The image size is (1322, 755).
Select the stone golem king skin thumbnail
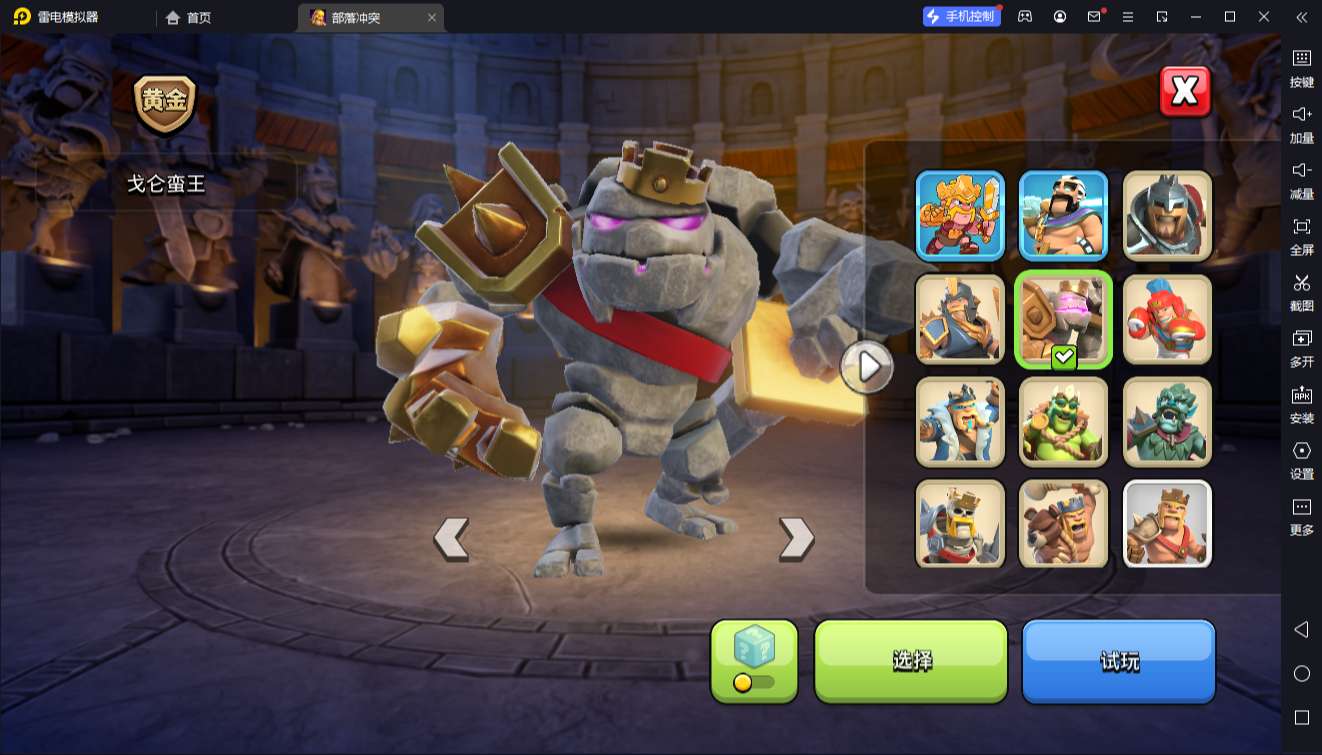click(x=1063, y=319)
